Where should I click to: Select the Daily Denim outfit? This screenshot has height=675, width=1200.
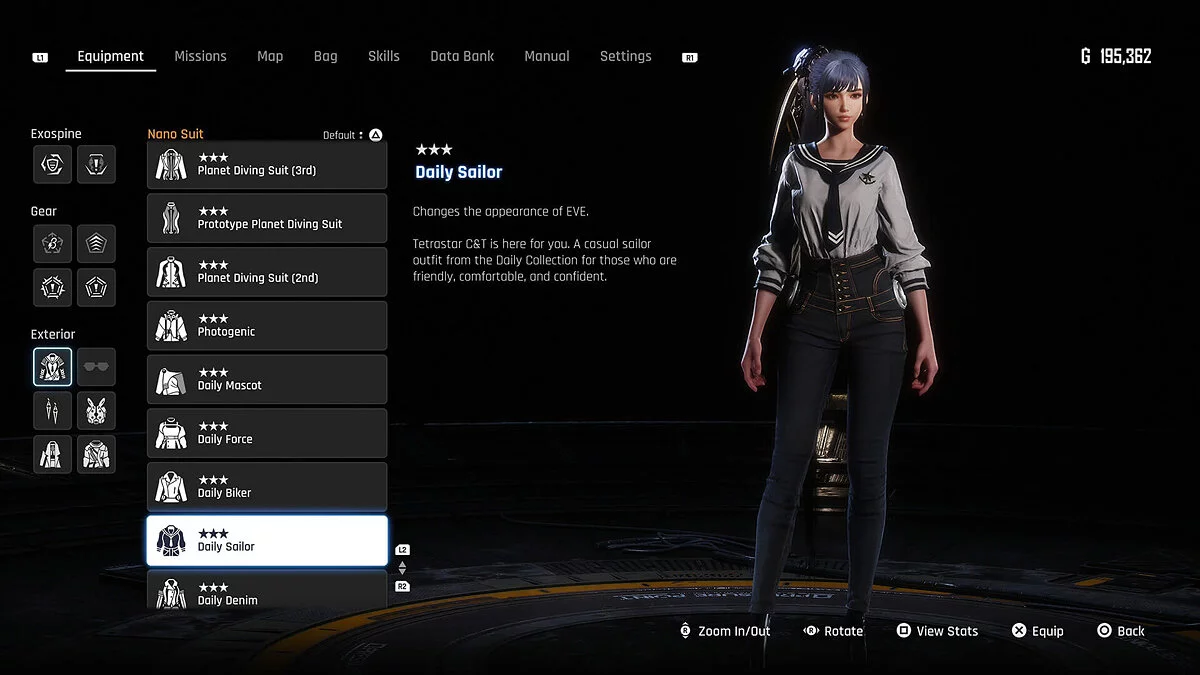pos(267,592)
